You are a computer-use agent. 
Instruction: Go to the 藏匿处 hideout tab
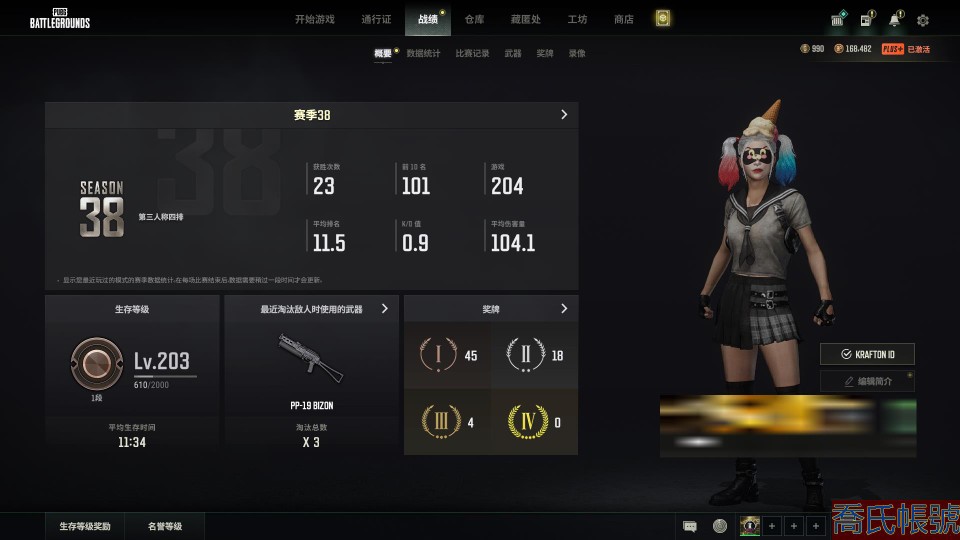525,19
